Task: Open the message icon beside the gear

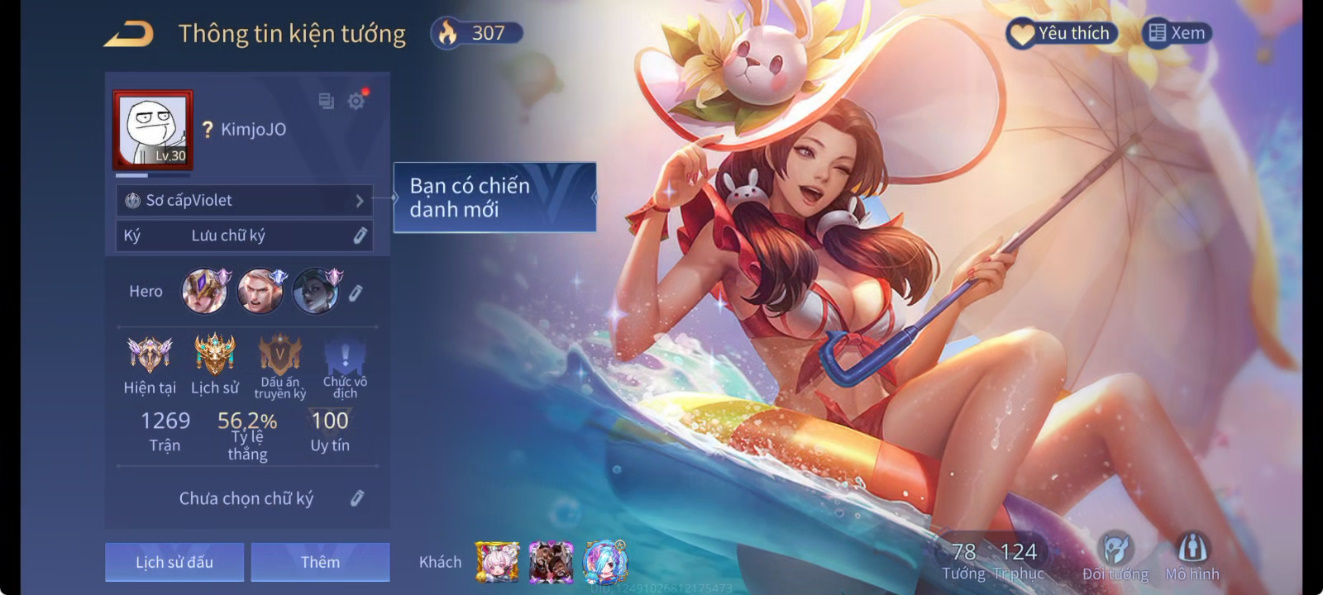Action: (x=326, y=101)
